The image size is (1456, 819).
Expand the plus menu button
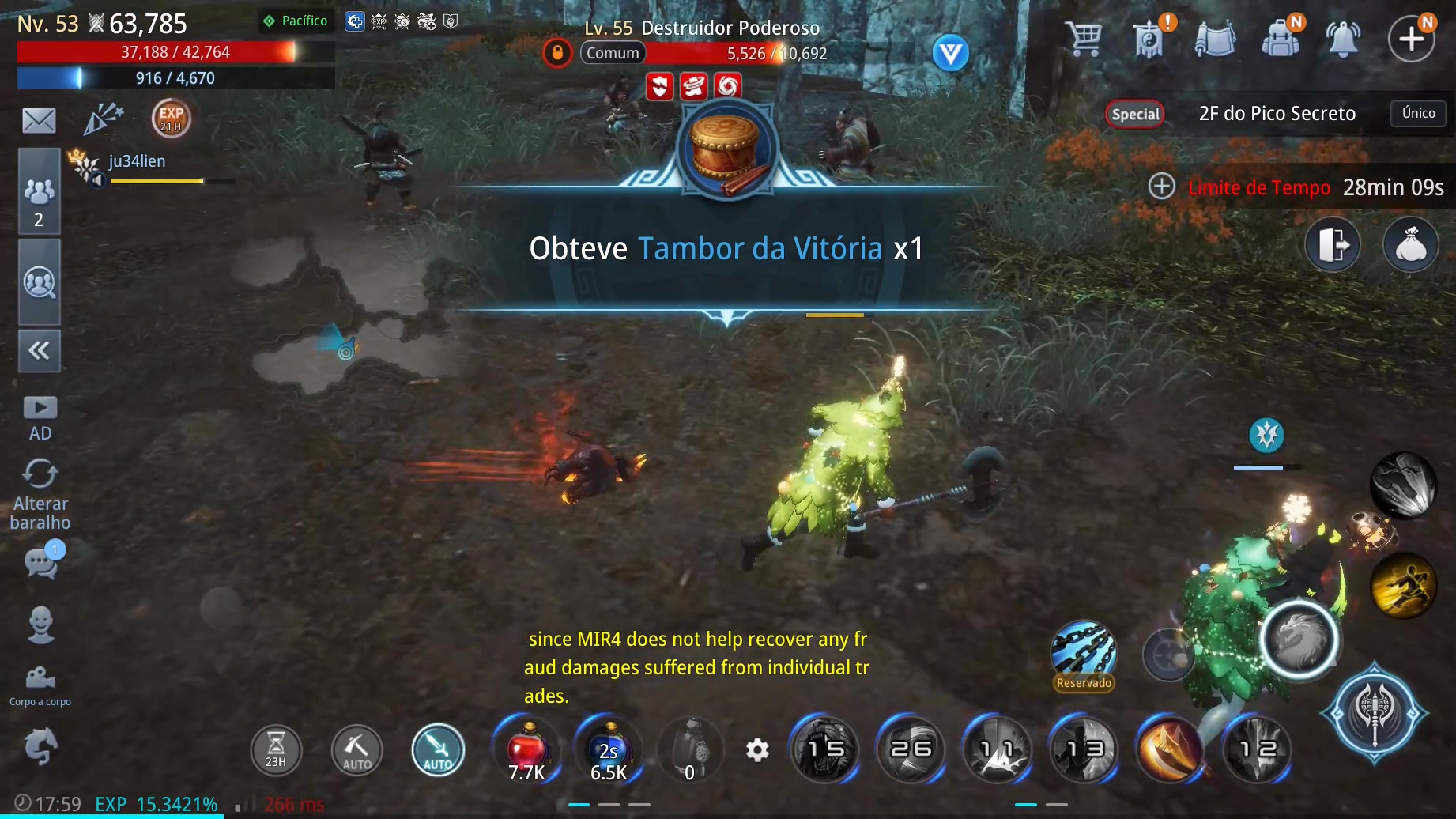pyautogui.click(x=1412, y=38)
